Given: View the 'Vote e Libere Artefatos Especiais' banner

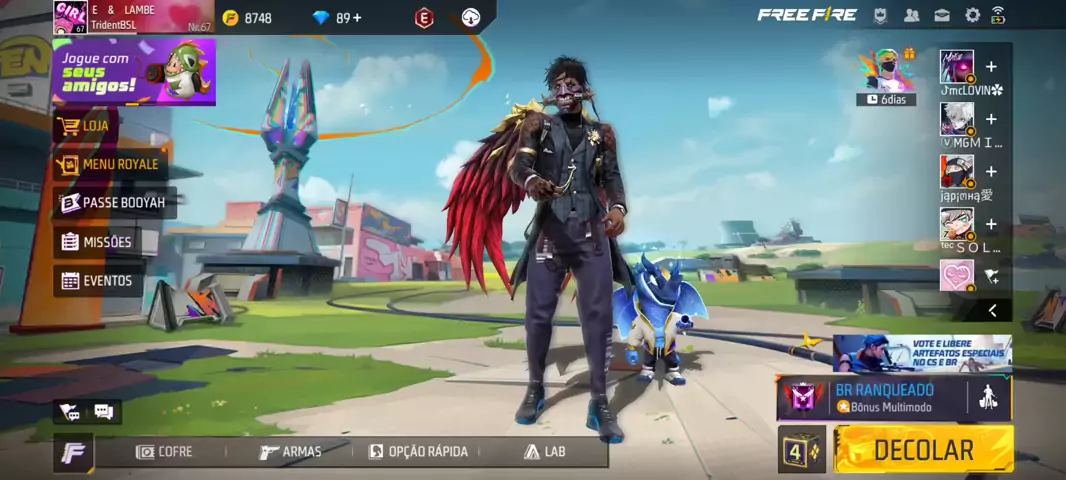Looking at the screenshot, I should 922,353.
